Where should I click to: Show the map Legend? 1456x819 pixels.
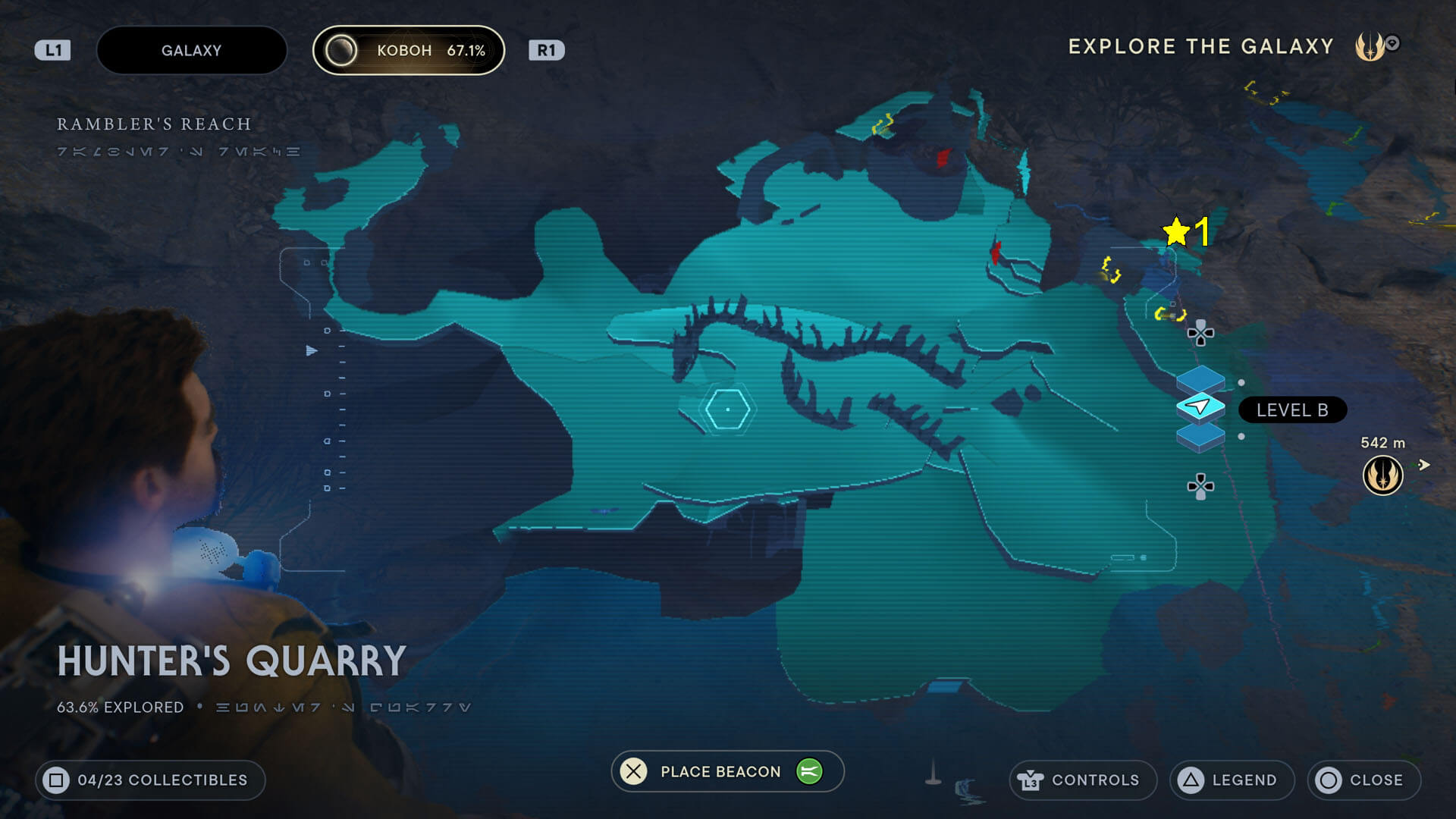(1232, 780)
